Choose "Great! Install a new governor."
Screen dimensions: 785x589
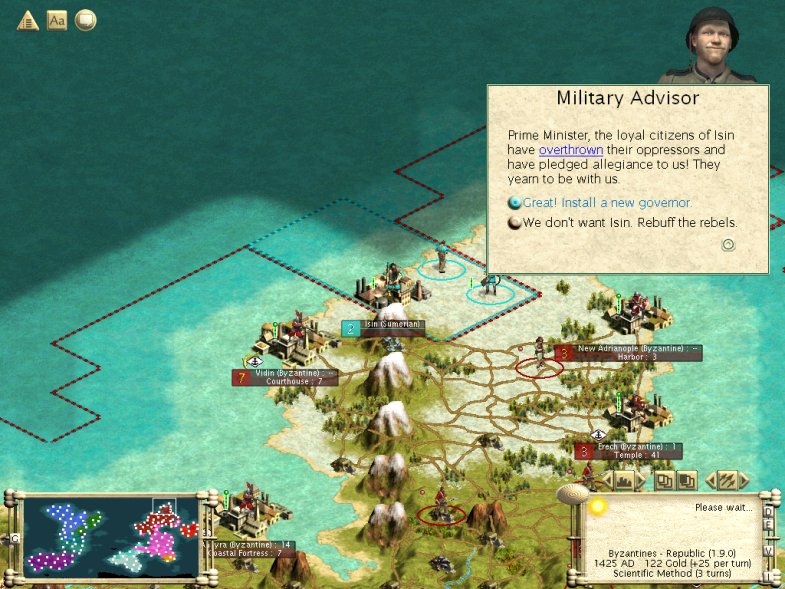click(607, 202)
